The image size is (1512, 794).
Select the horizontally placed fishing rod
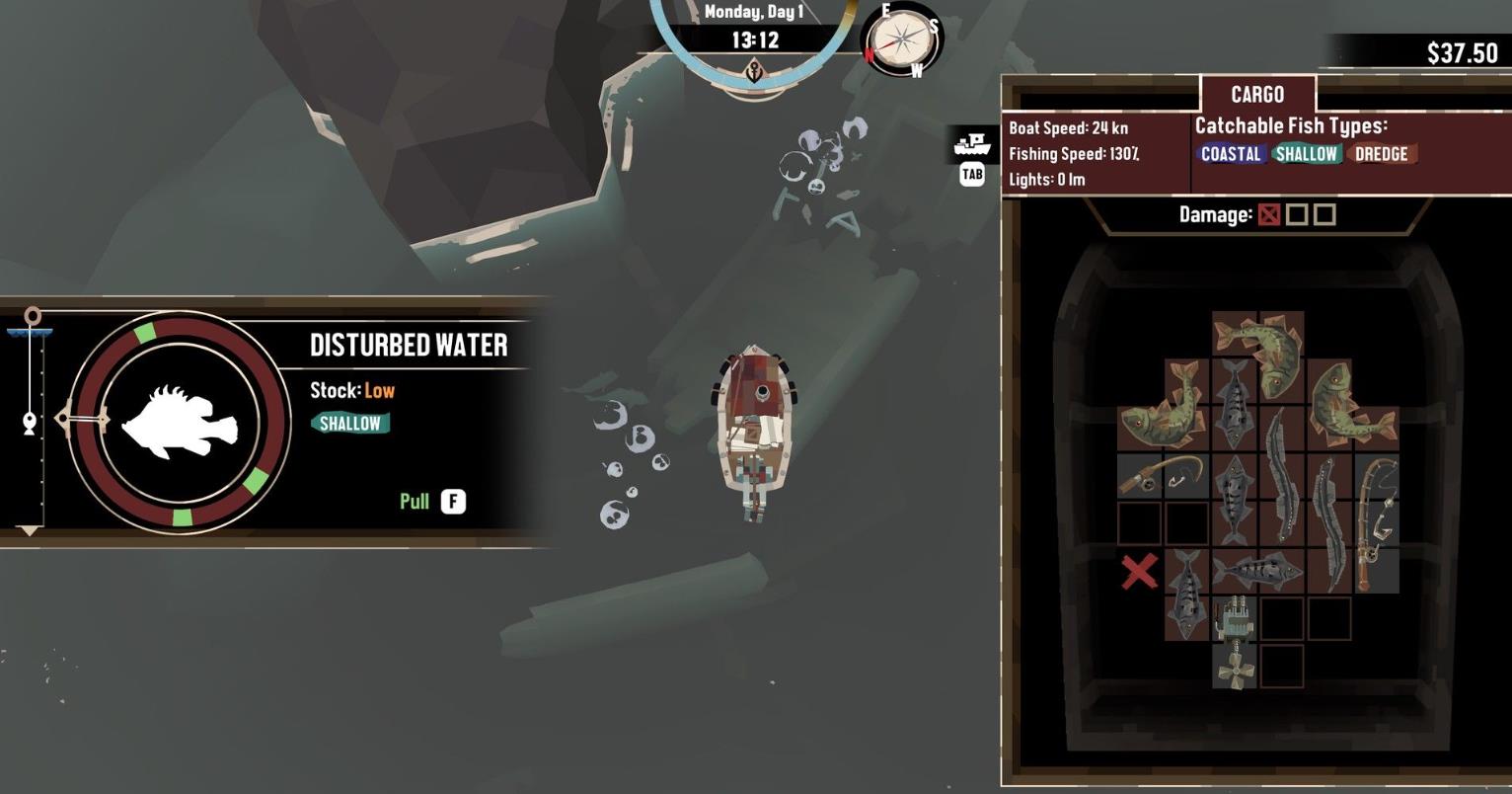(1163, 475)
